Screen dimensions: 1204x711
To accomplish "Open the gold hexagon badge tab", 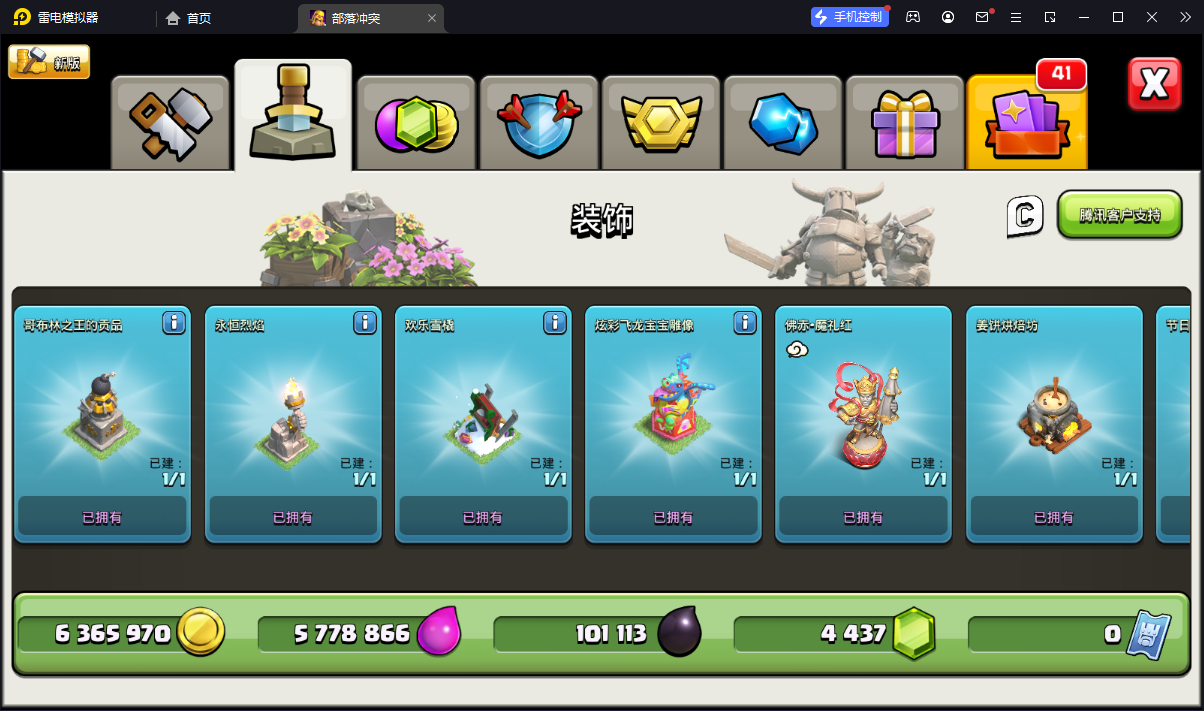I will point(661,122).
